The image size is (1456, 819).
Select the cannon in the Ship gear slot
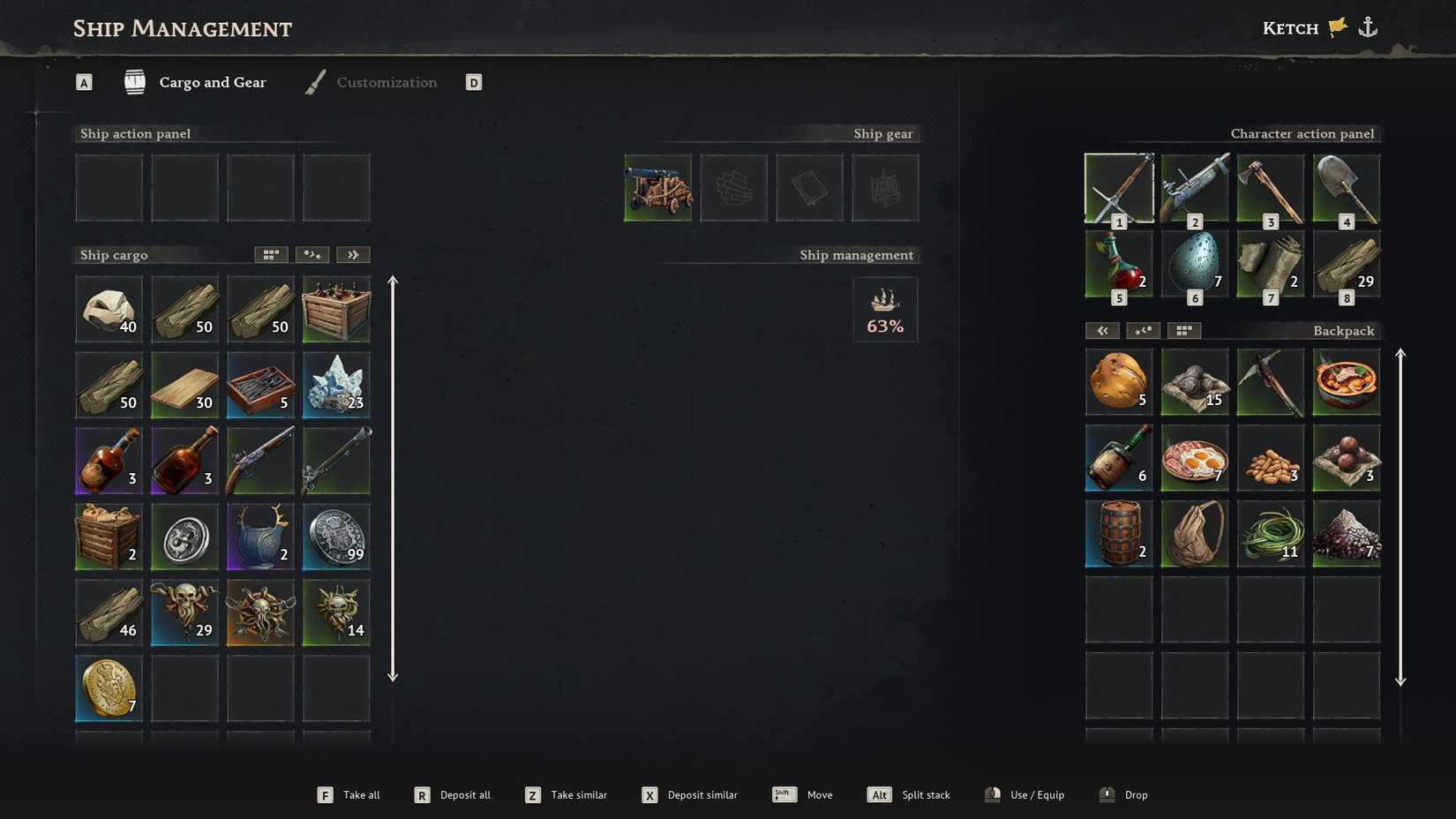click(657, 187)
